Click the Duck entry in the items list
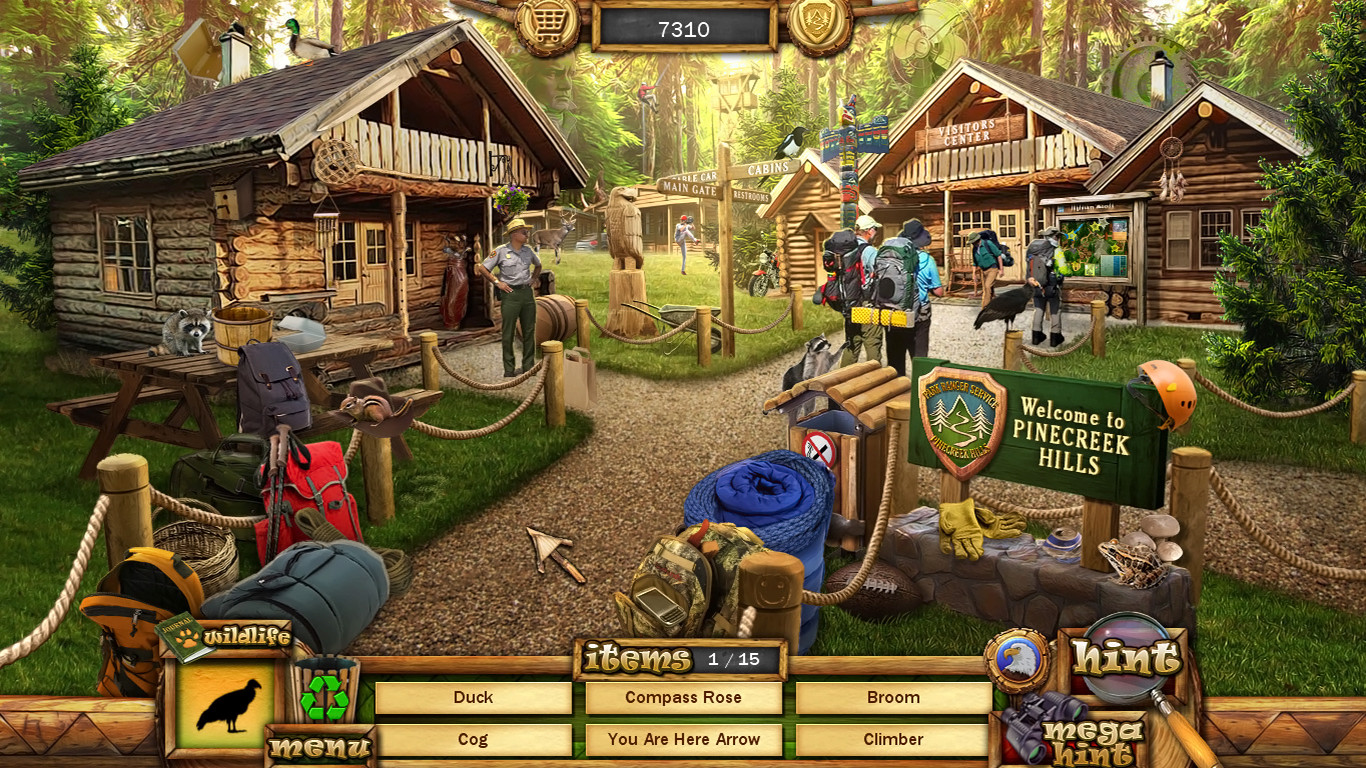This screenshot has height=768, width=1366. pos(473,697)
